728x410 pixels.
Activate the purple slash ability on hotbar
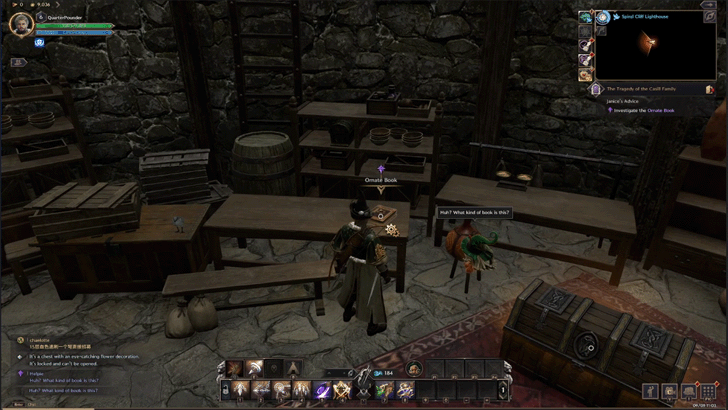coord(322,390)
